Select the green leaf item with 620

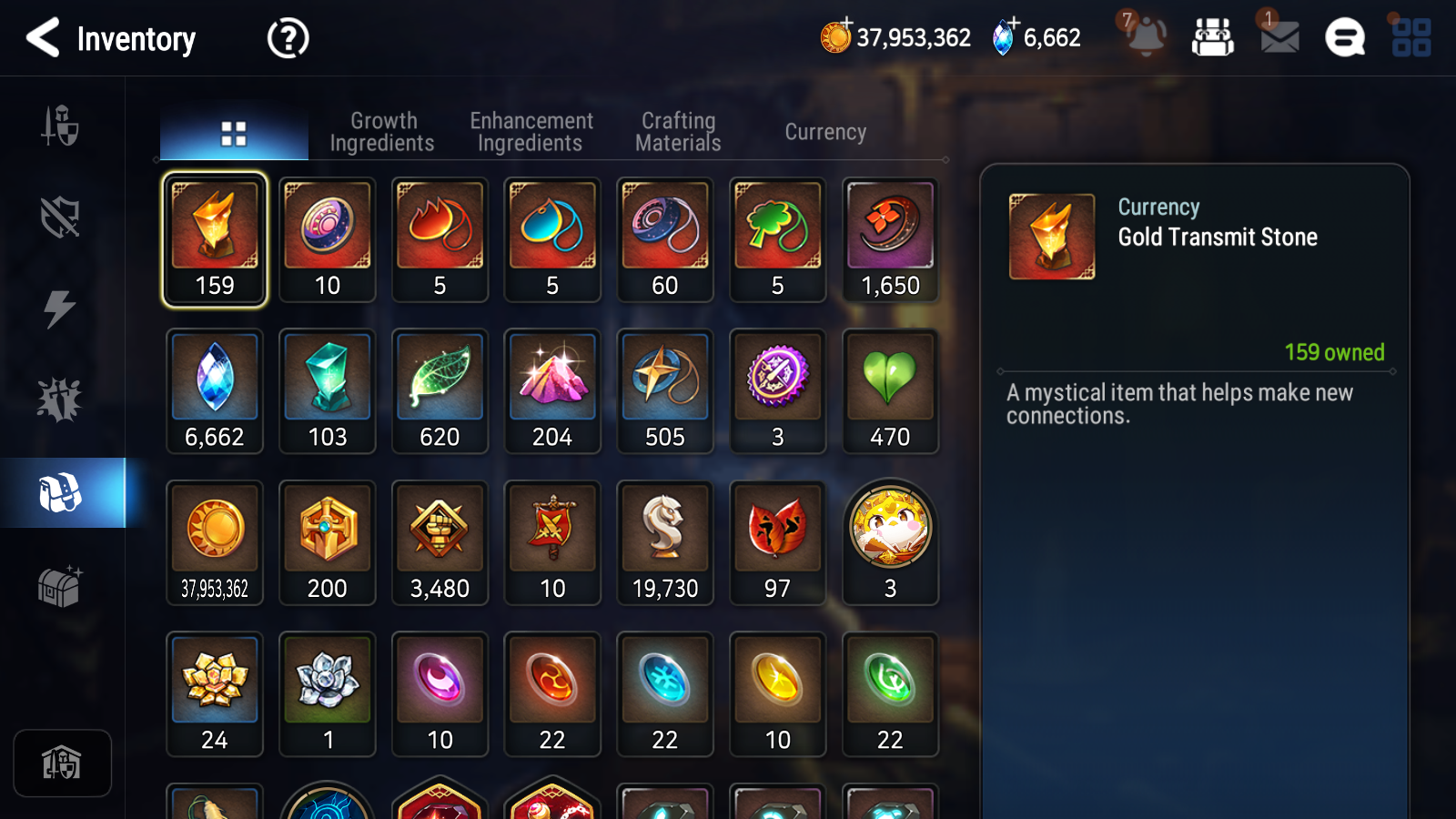(440, 391)
